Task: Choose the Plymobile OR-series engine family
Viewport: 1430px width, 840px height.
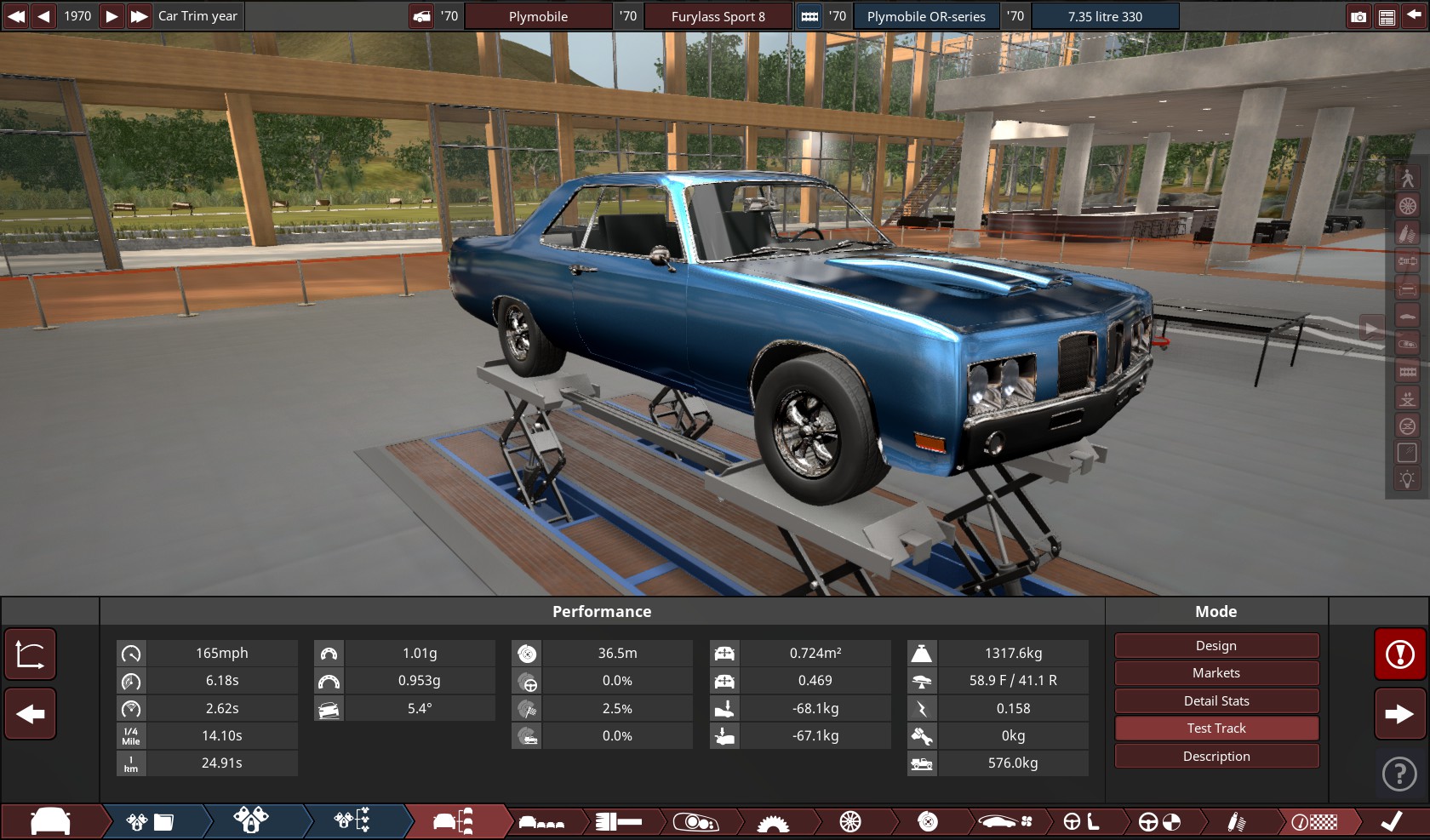Action: 926,16
